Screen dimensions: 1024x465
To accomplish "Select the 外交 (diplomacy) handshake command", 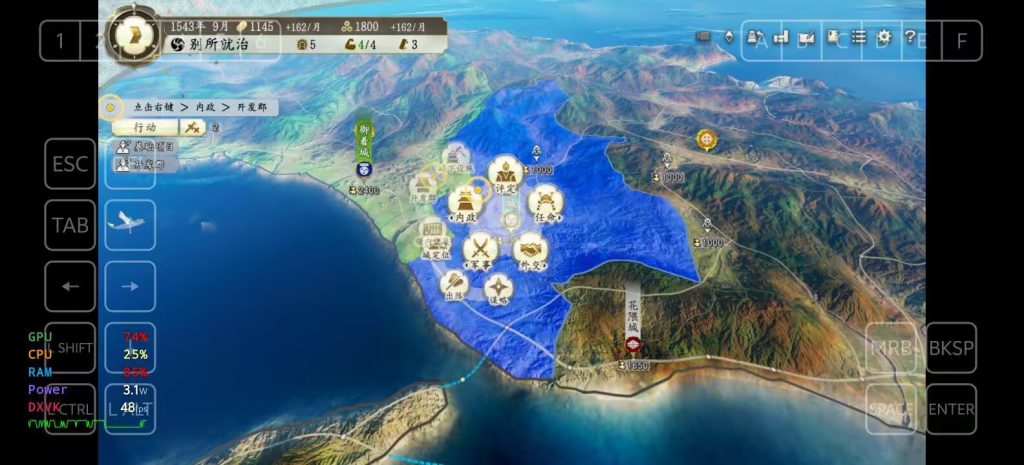I will click(x=531, y=250).
